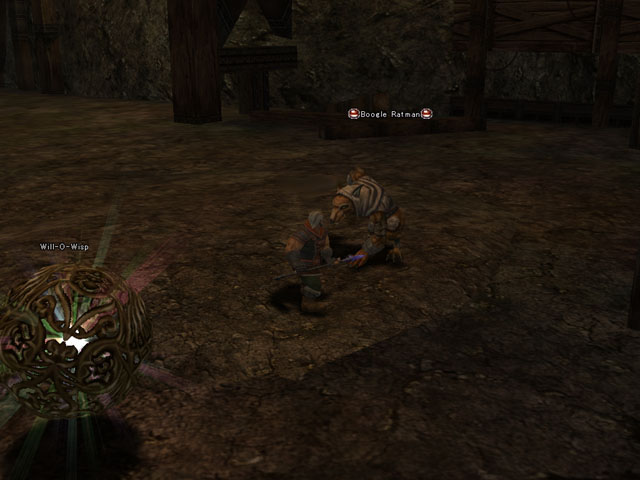The image size is (640, 480).
Task: Target the Will-O-Wisp name label
Action: point(64,246)
